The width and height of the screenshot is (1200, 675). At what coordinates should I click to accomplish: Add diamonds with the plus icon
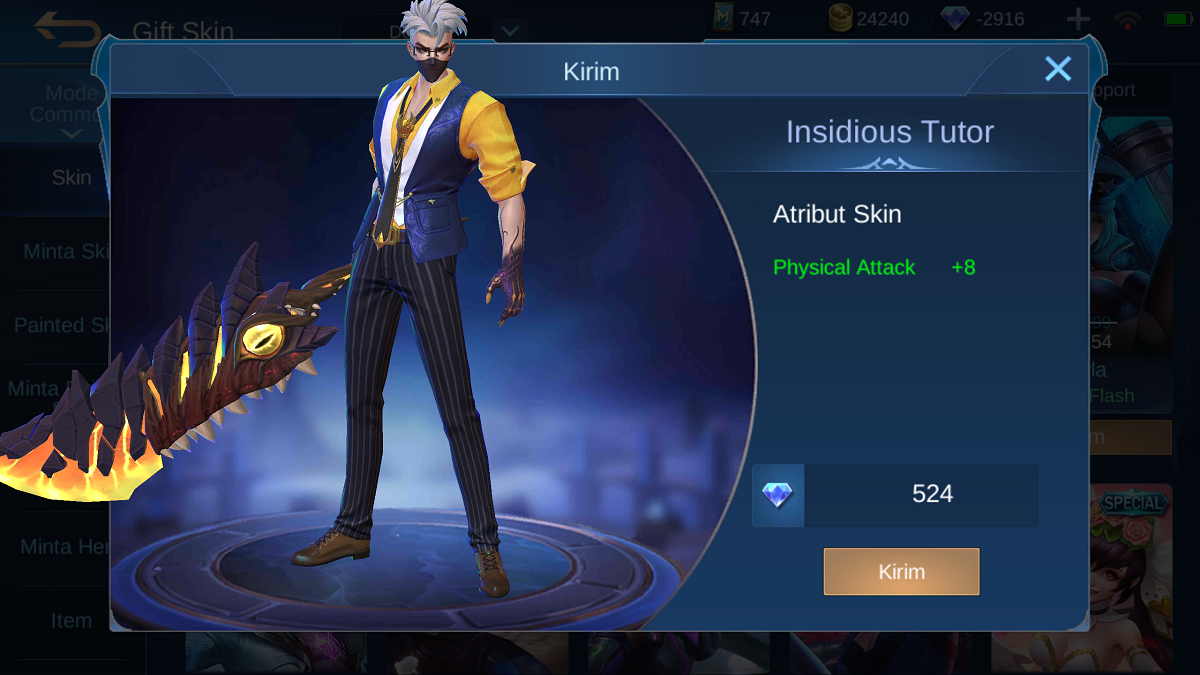point(1078,19)
